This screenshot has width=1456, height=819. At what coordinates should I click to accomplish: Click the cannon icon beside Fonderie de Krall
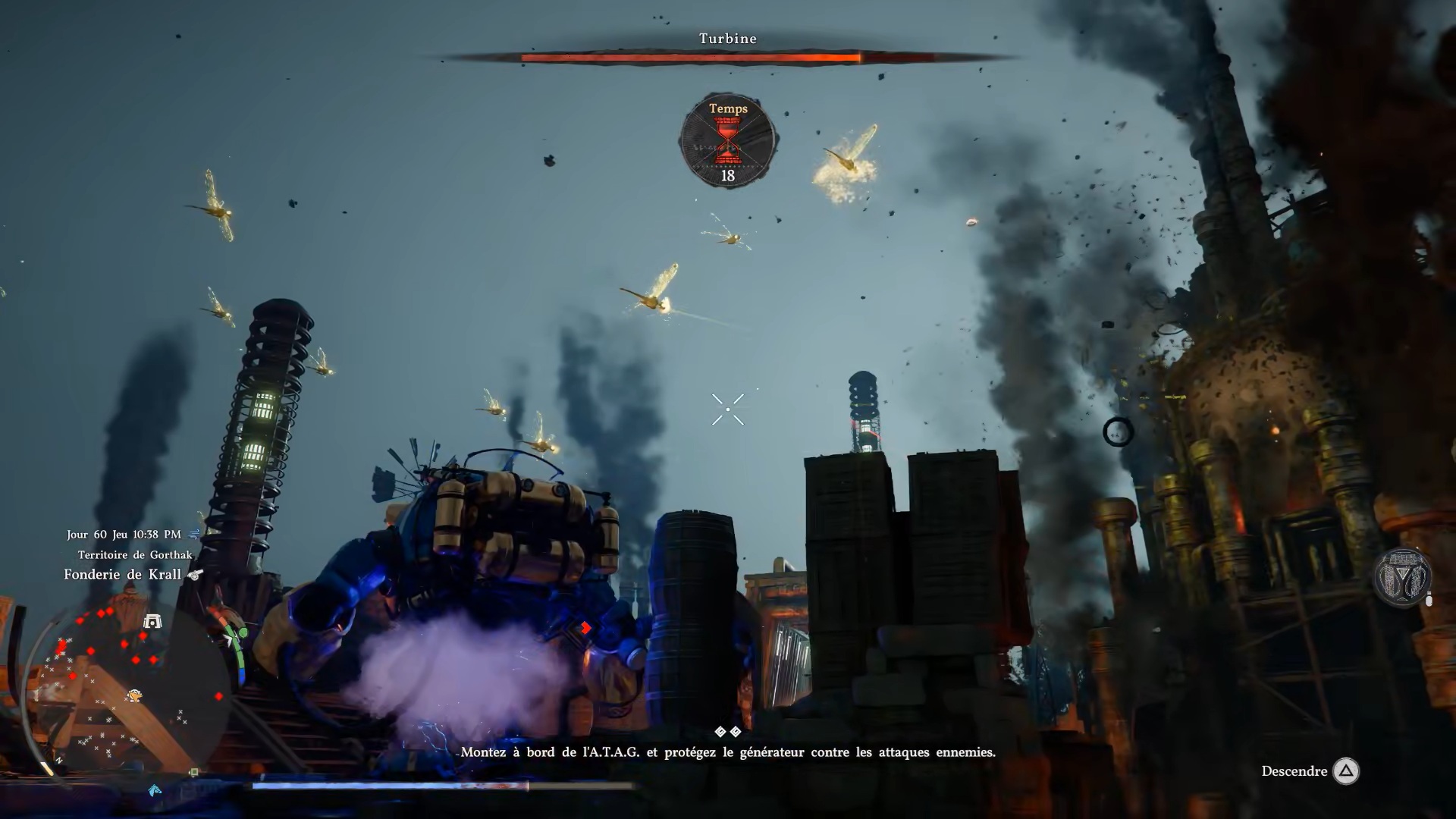pyautogui.click(x=196, y=575)
